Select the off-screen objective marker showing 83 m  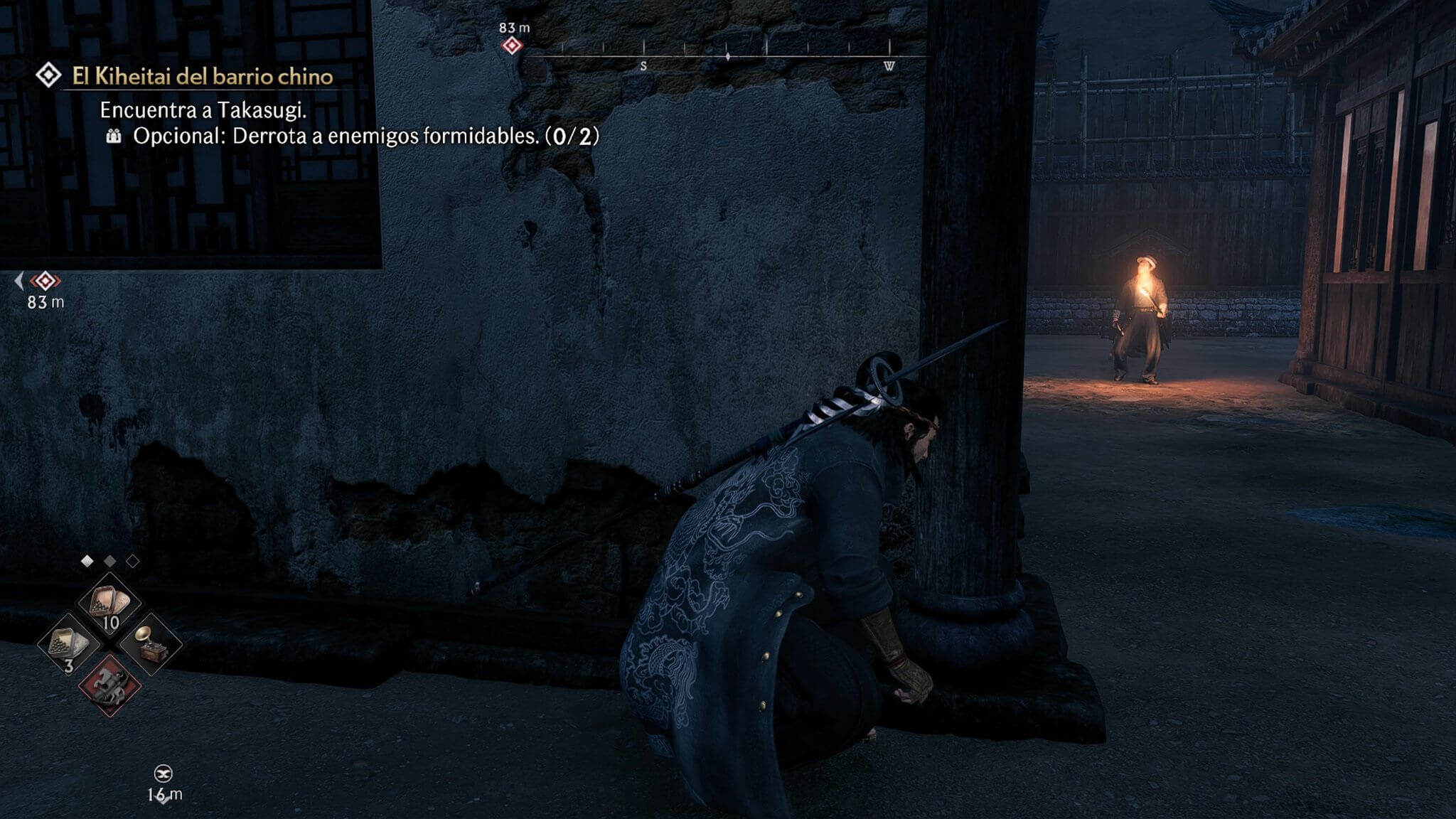click(45, 281)
